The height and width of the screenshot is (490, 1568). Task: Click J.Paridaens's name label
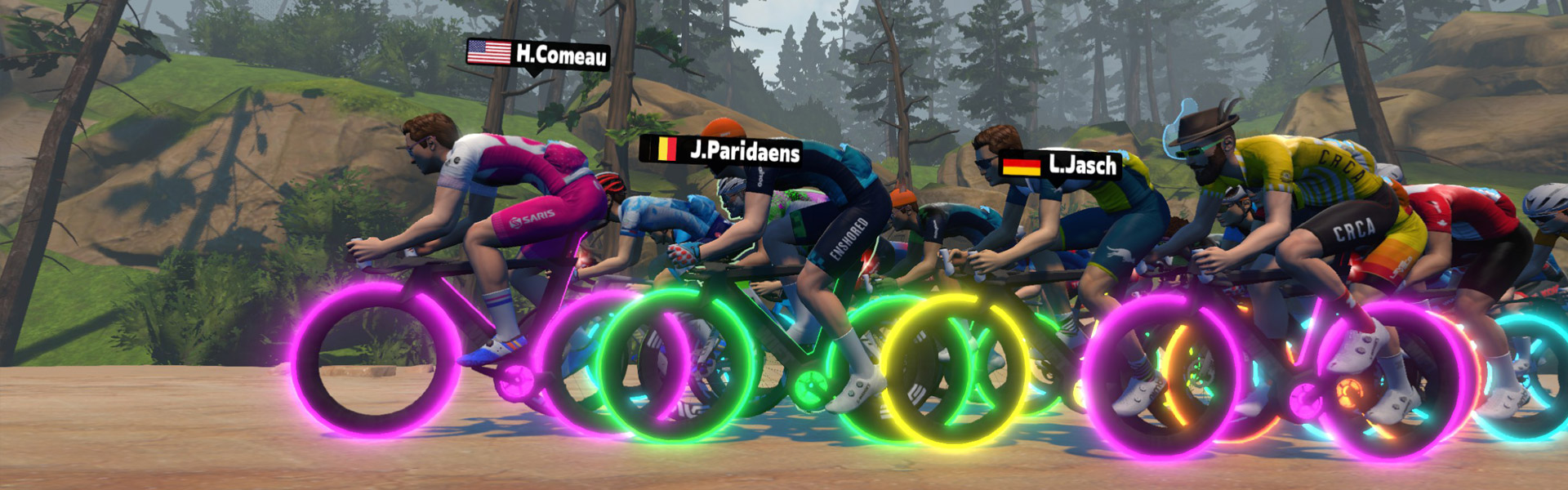pyautogui.click(x=720, y=149)
